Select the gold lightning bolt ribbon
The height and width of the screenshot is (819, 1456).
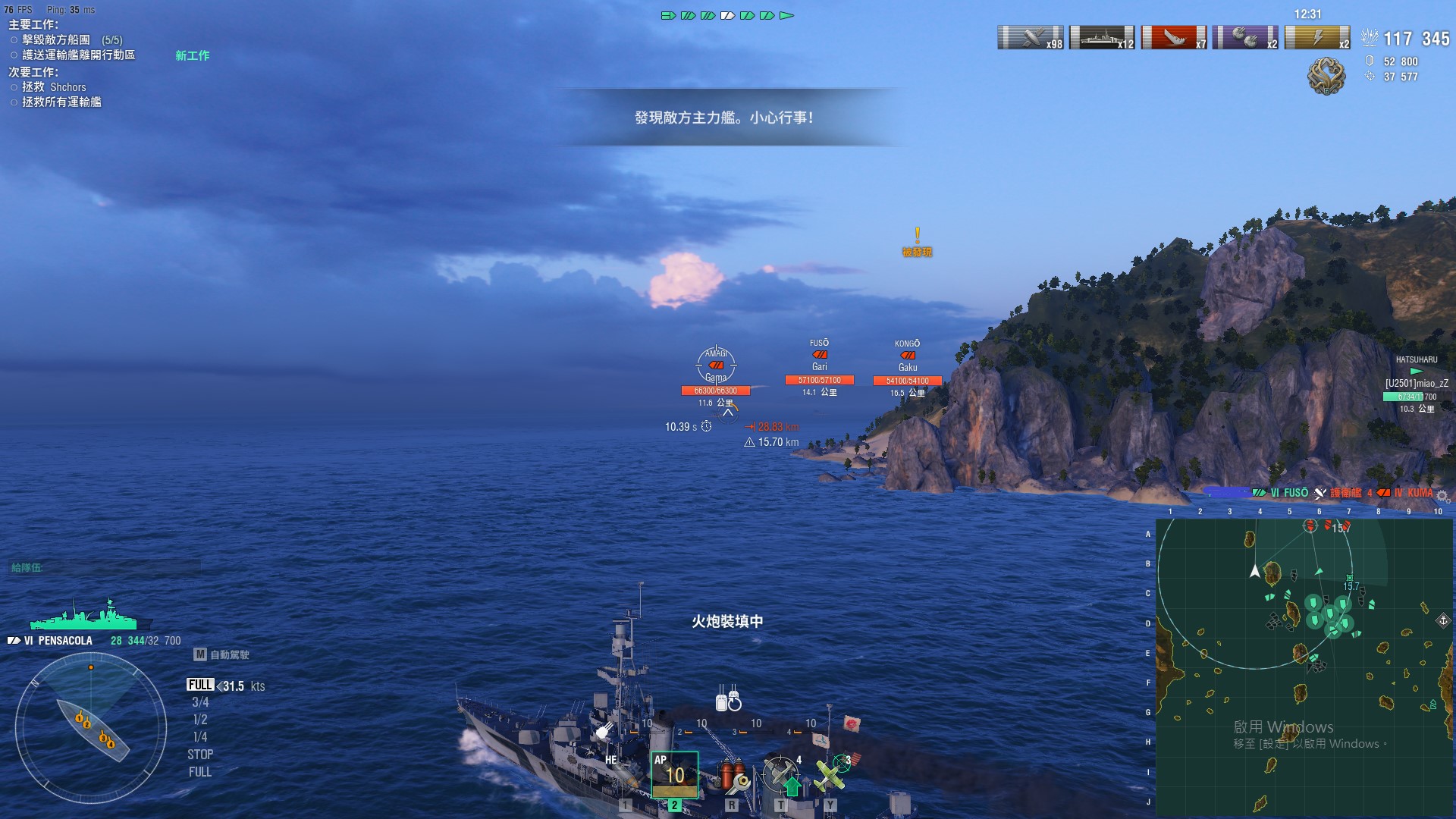click(x=1318, y=37)
